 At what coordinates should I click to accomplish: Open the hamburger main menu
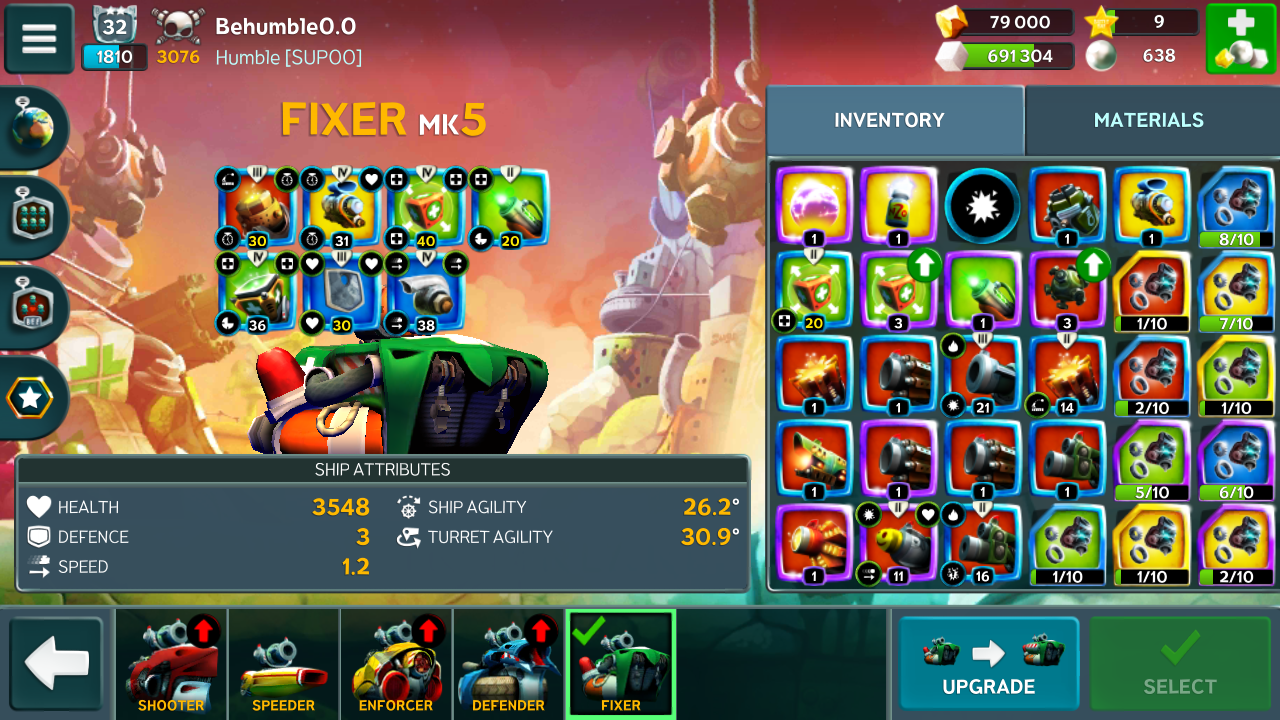point(39,38)
